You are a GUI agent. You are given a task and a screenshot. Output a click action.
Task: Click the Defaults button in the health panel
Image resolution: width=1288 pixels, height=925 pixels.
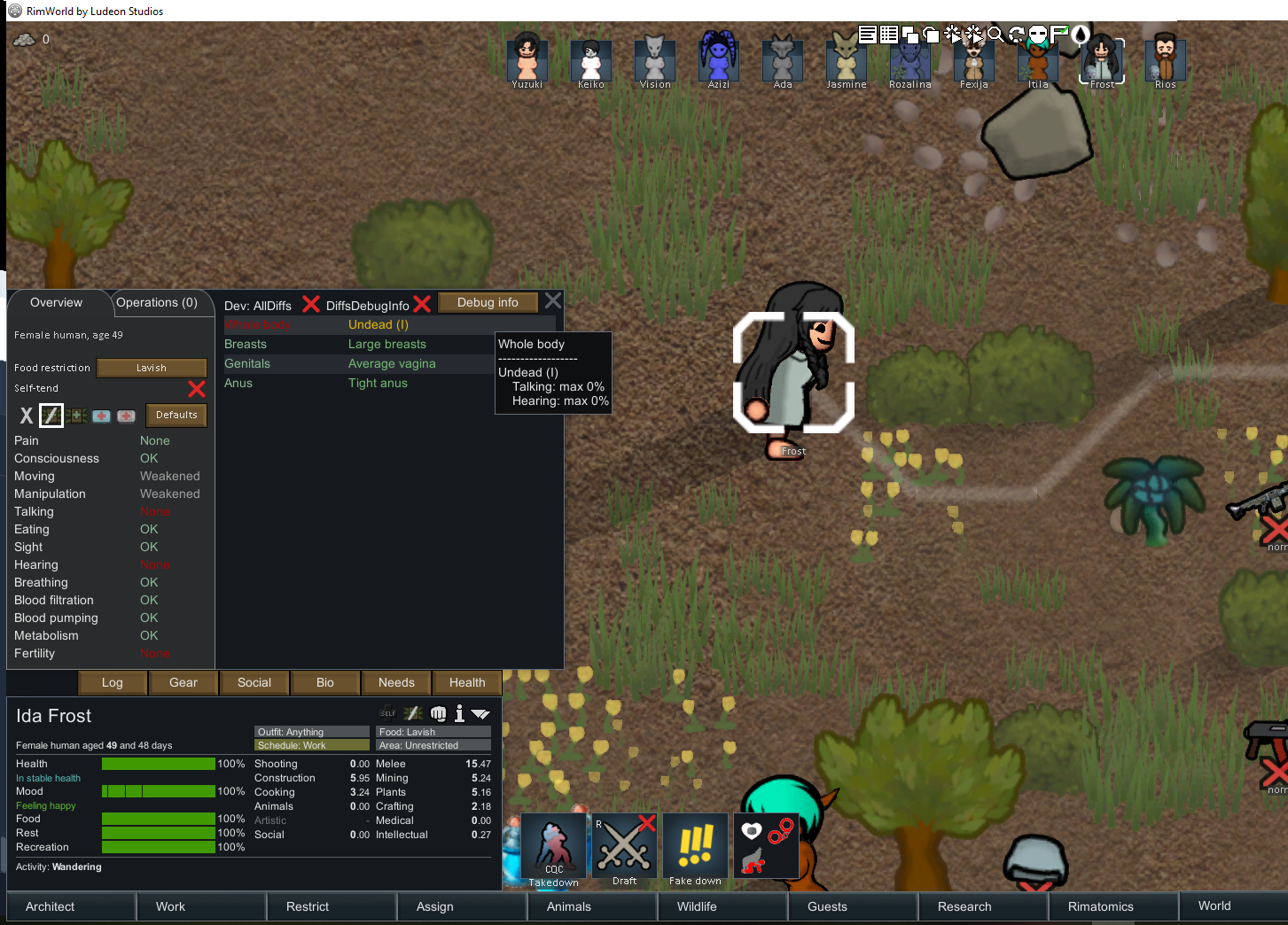[x=176, y=415]
